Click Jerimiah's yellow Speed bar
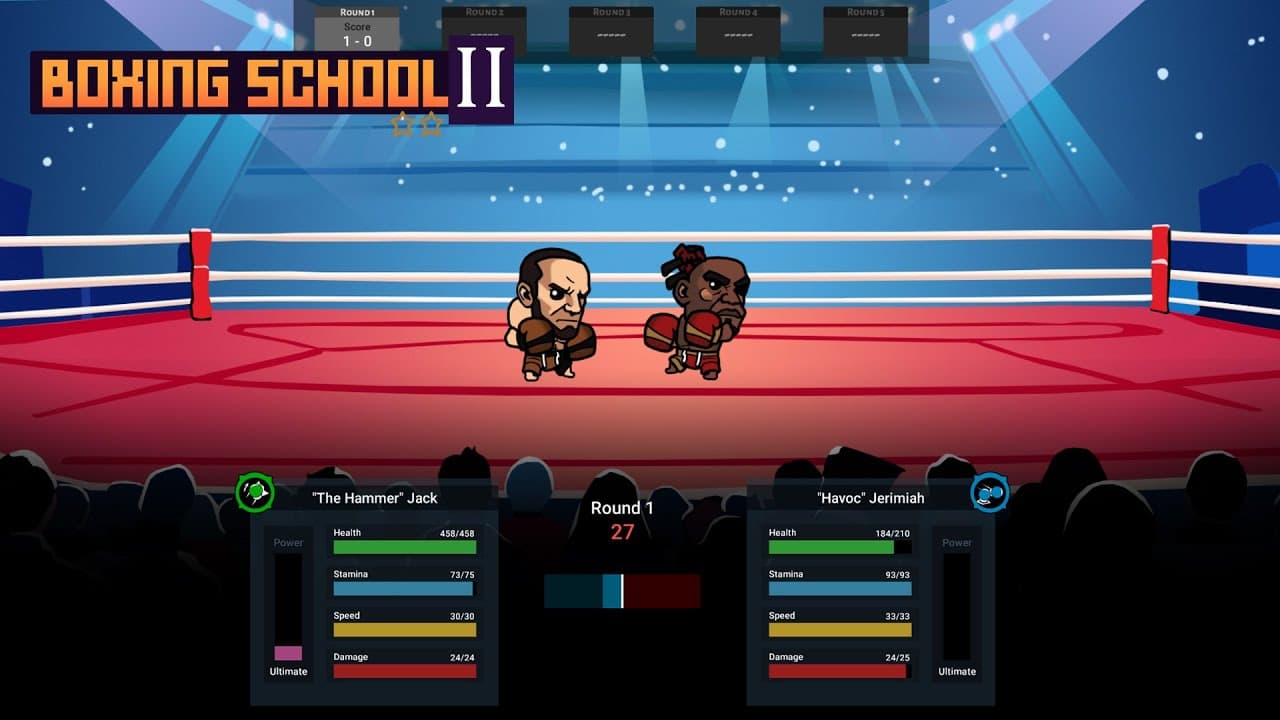The width and height of the screenshot is (1280, 720). 839,630
